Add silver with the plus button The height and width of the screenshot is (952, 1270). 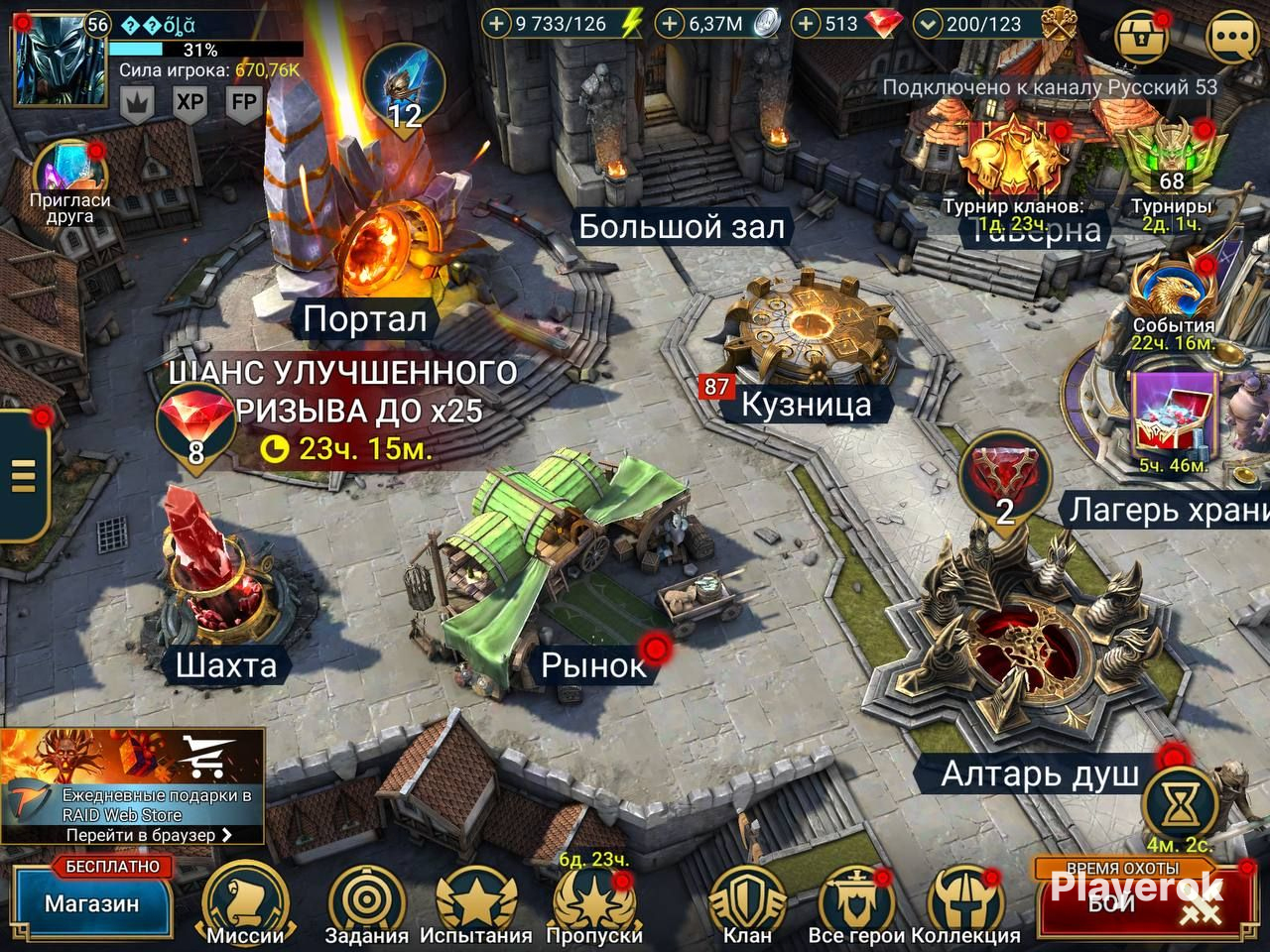(672, 24)
